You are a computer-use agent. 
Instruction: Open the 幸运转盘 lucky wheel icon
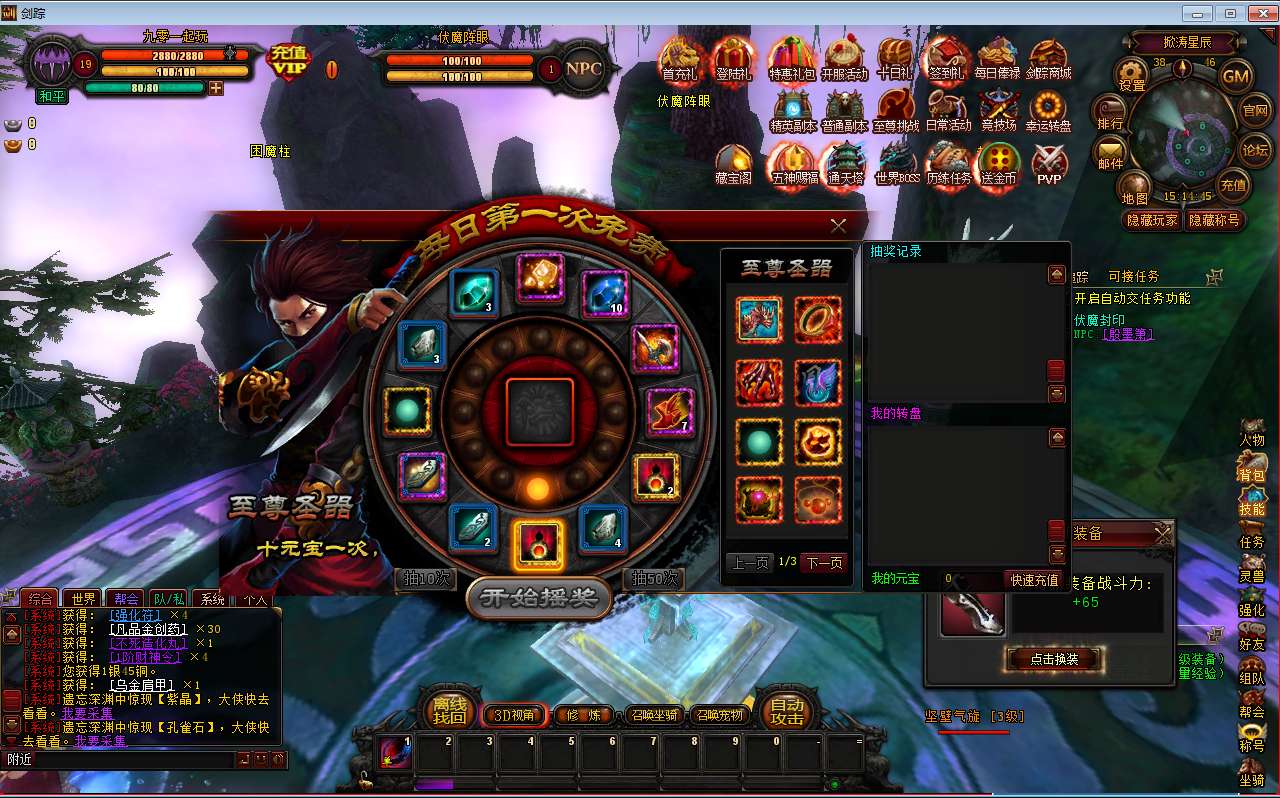(x=1048, y=111)
